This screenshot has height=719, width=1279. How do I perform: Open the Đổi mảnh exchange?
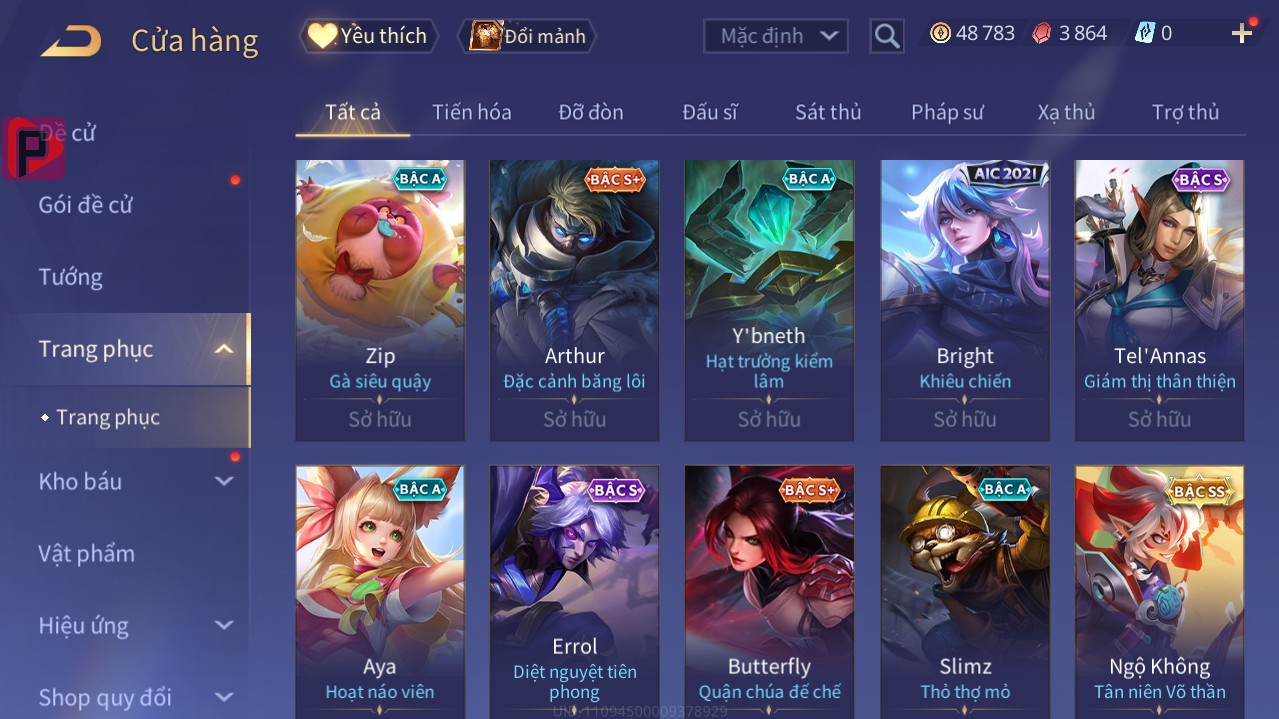(x=527, y=36)
